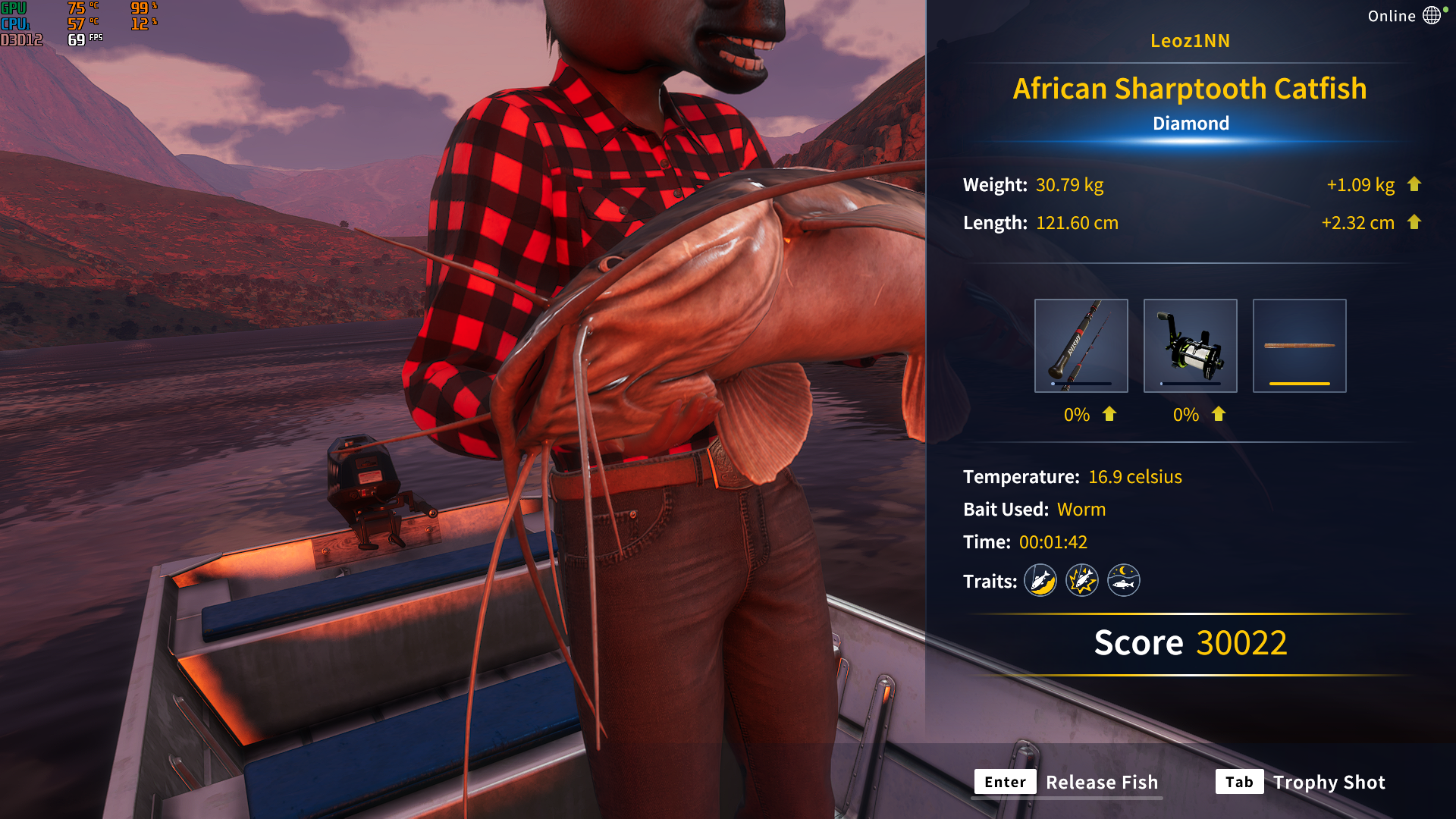Select the fishing reel equipment slot

[1190, 346]
